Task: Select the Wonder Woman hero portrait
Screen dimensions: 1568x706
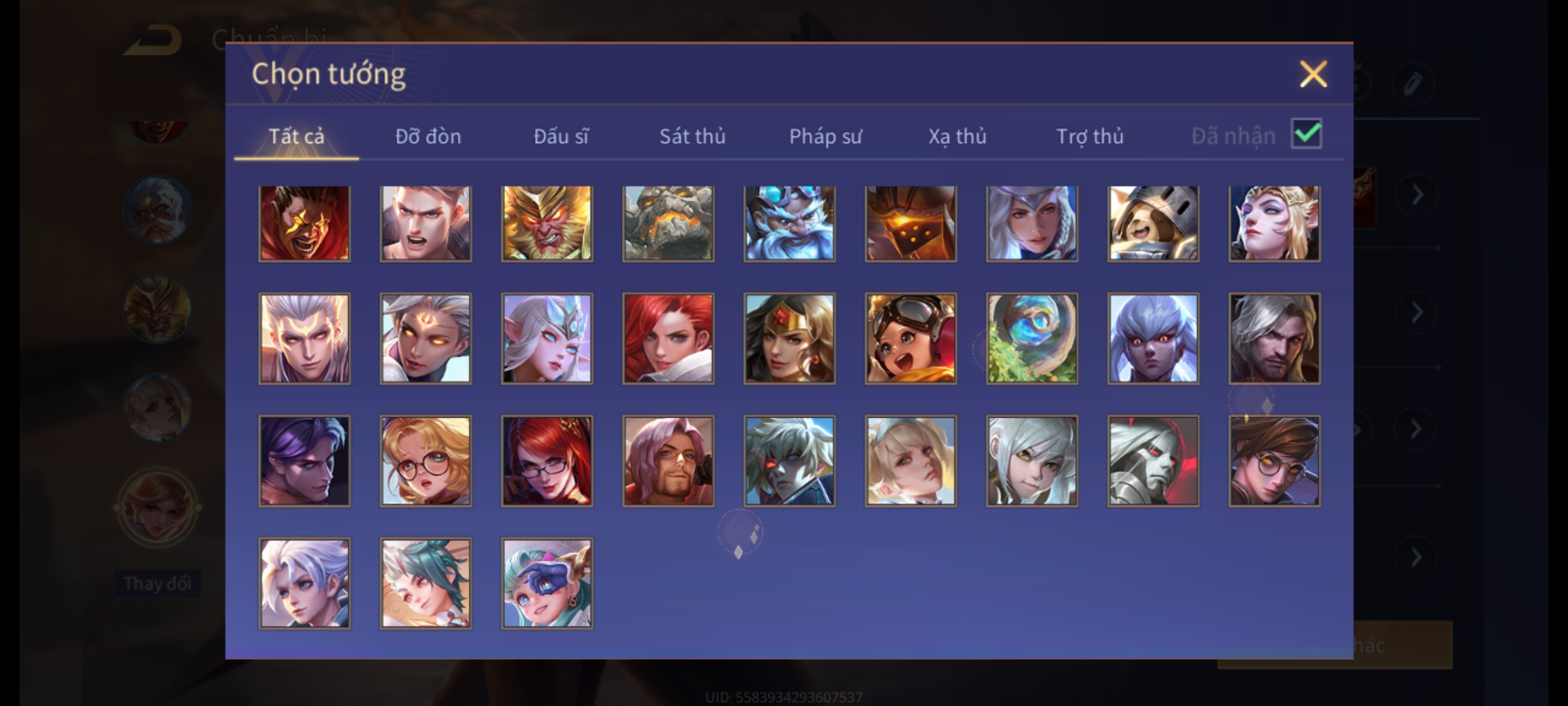Action: (x=789, y=338)
